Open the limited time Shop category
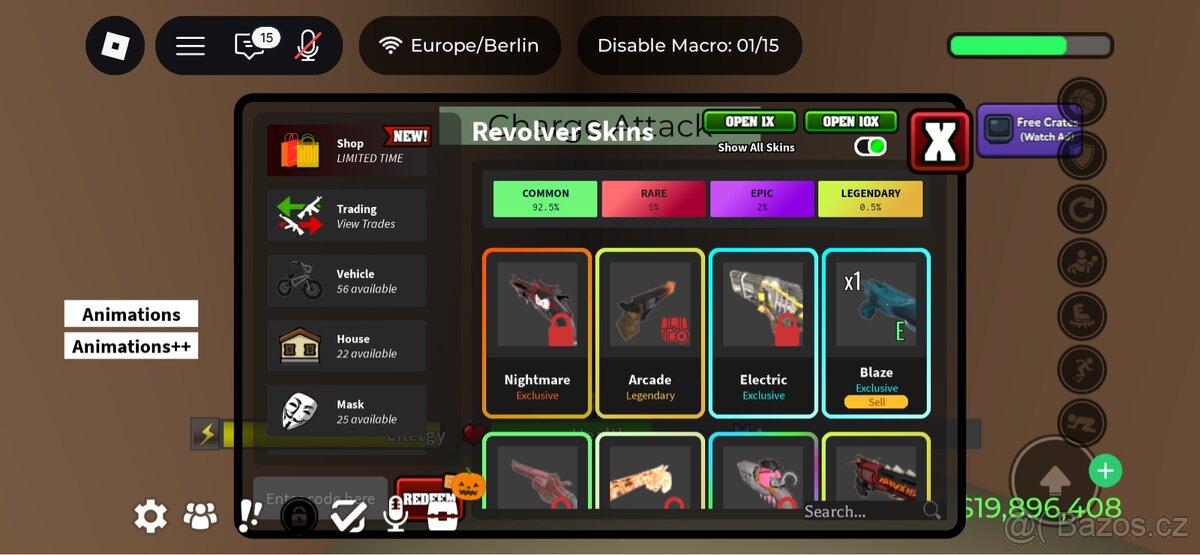This screenshot has width=1200, height=555. [346, 151]
